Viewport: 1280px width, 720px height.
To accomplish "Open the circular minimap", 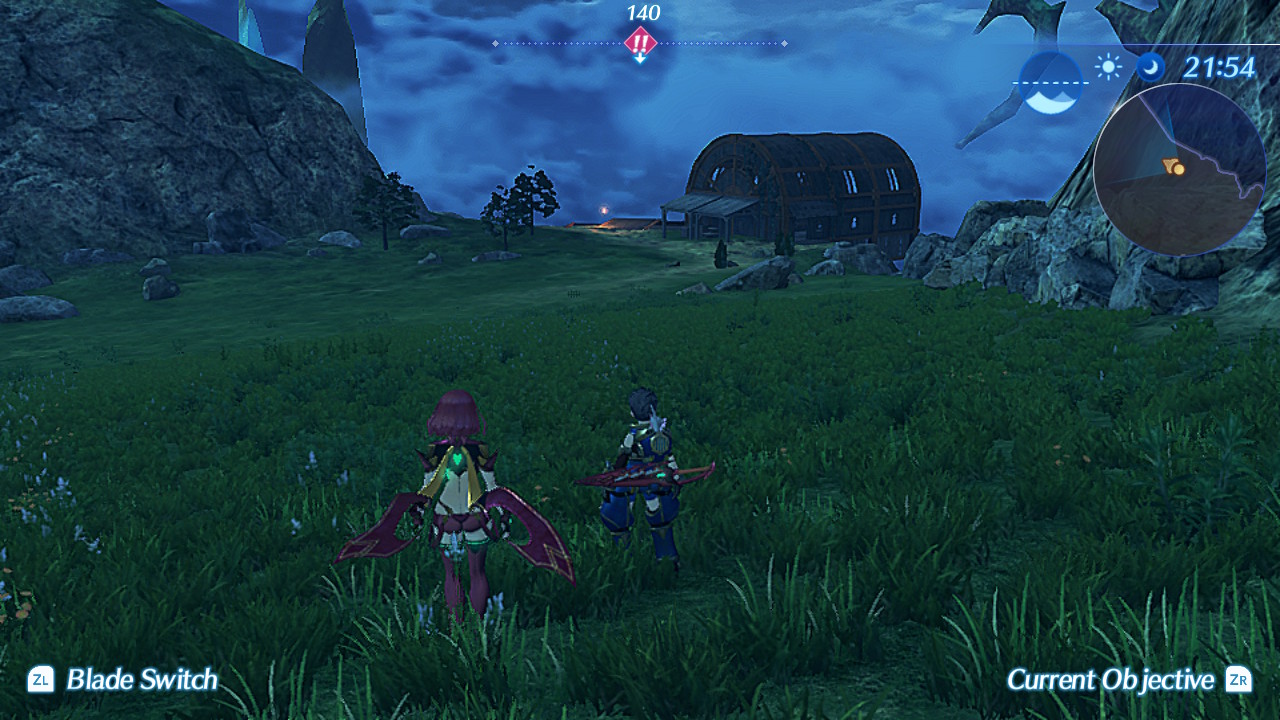I will 1179,169.
